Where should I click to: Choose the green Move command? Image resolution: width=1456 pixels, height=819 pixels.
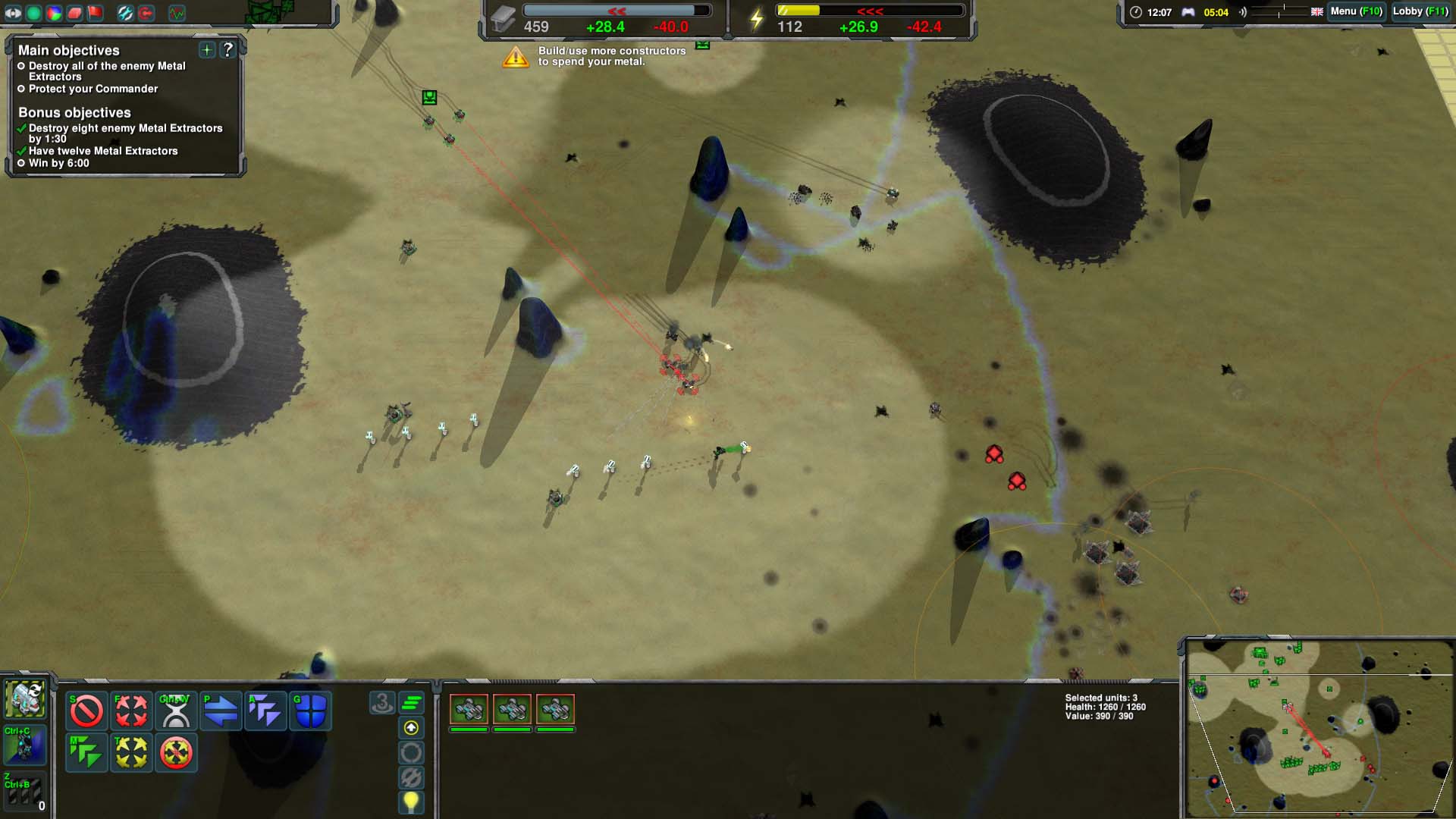[x=86, y=752]
